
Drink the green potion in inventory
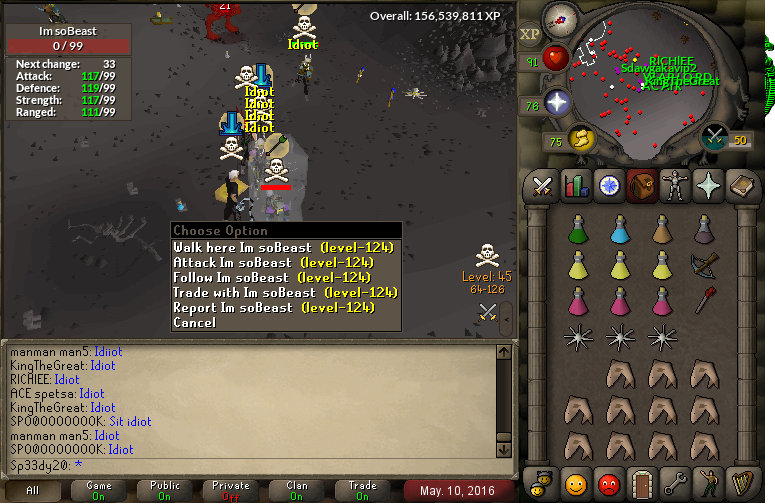click(577, 231)
